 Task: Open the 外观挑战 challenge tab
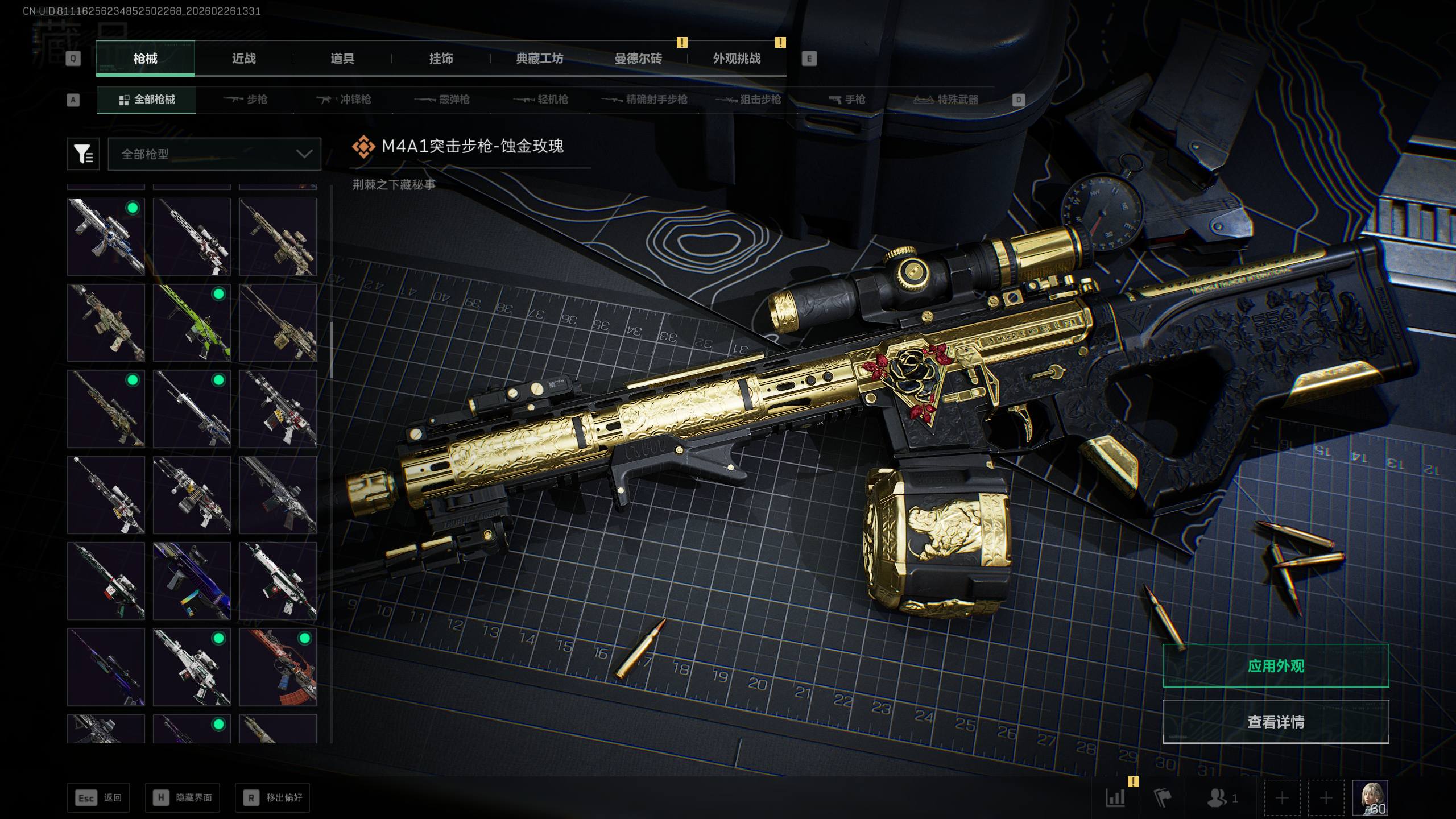tap(737, 59)
